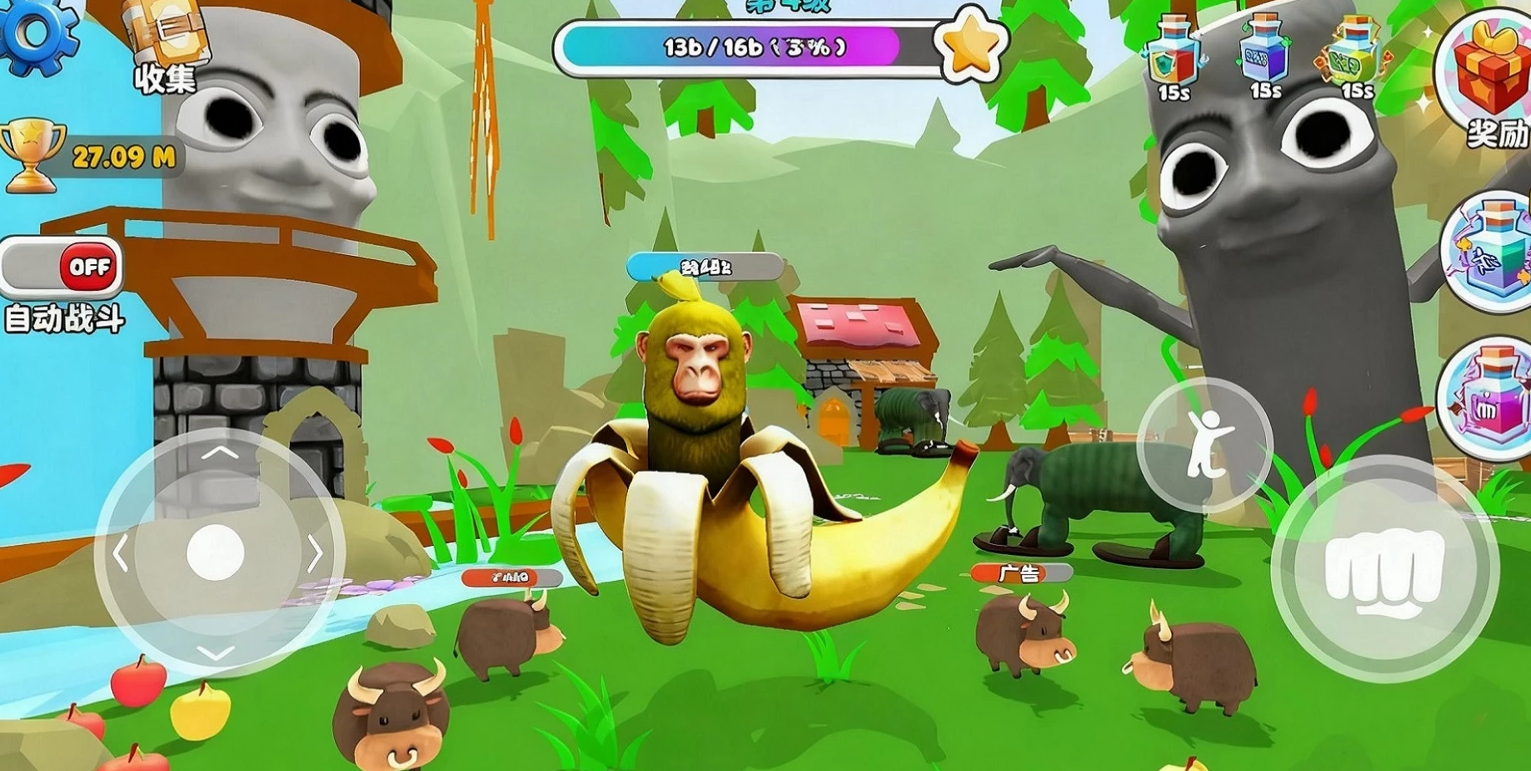
Task: Click the gold trophy score icon
Action: 32,154
